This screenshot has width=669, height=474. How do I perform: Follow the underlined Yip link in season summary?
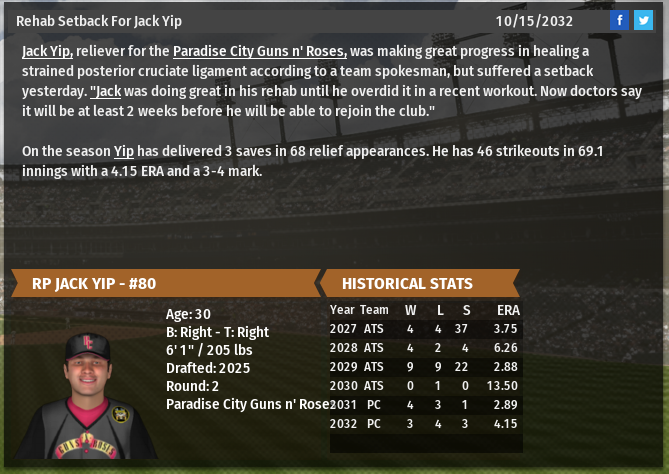pyautogui.click(x=124, y=151)
